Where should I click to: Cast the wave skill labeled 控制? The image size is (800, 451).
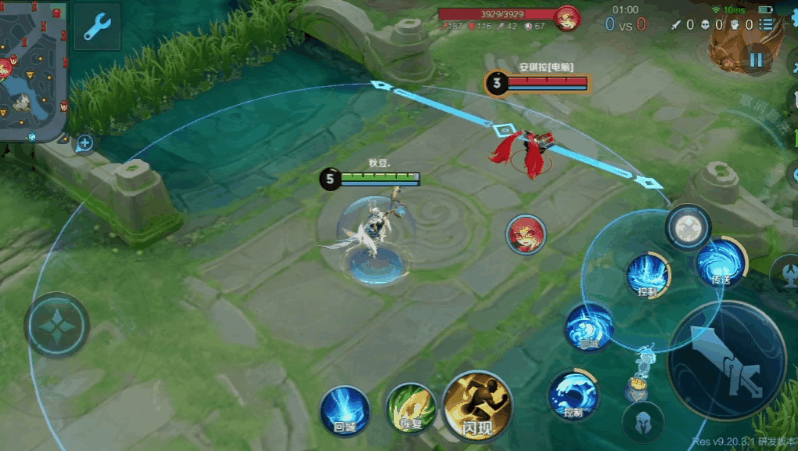572,394
